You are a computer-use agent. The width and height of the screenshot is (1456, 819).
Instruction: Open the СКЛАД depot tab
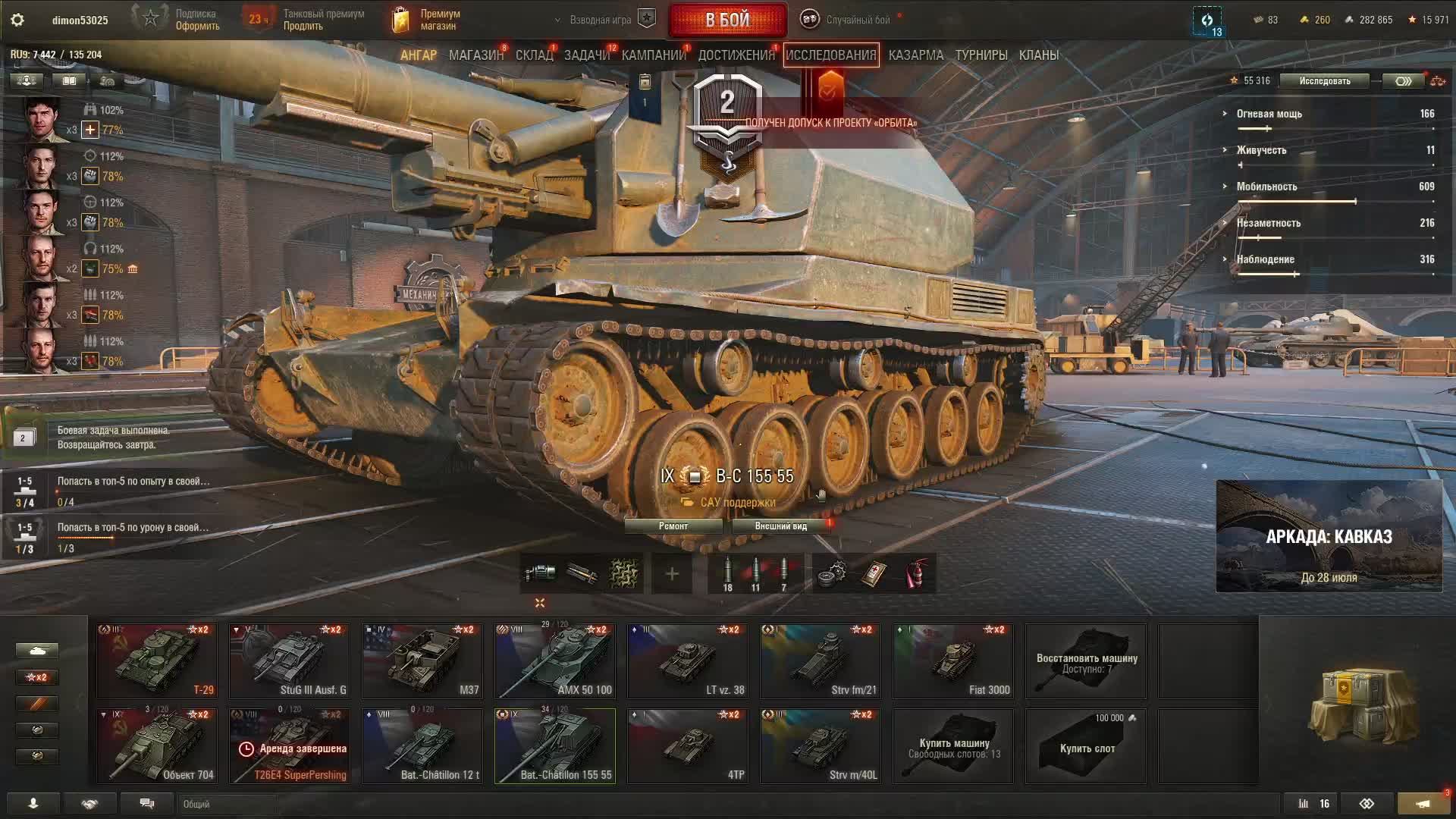pos(534,55)
